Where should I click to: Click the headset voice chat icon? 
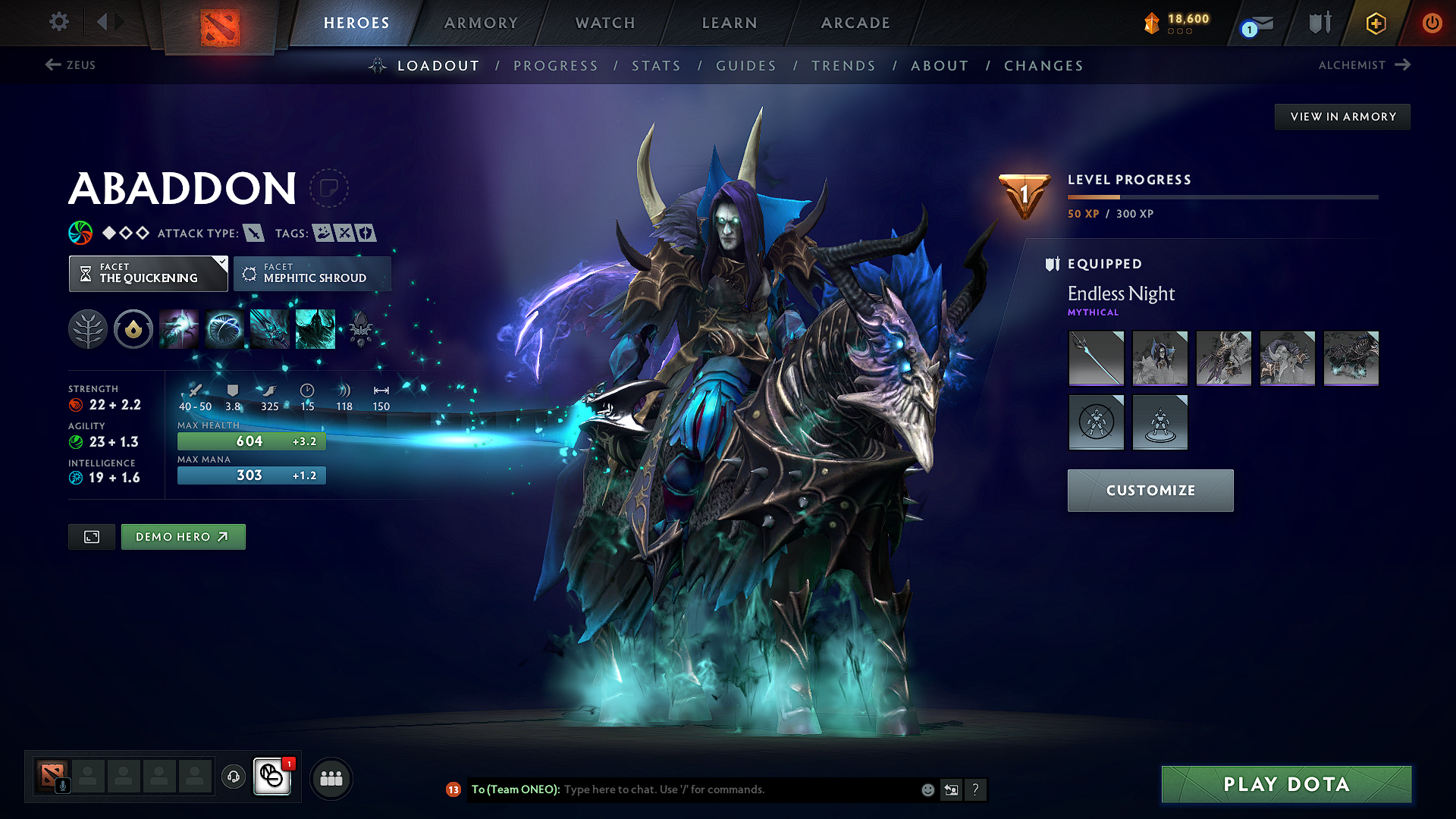pos(233,777)
